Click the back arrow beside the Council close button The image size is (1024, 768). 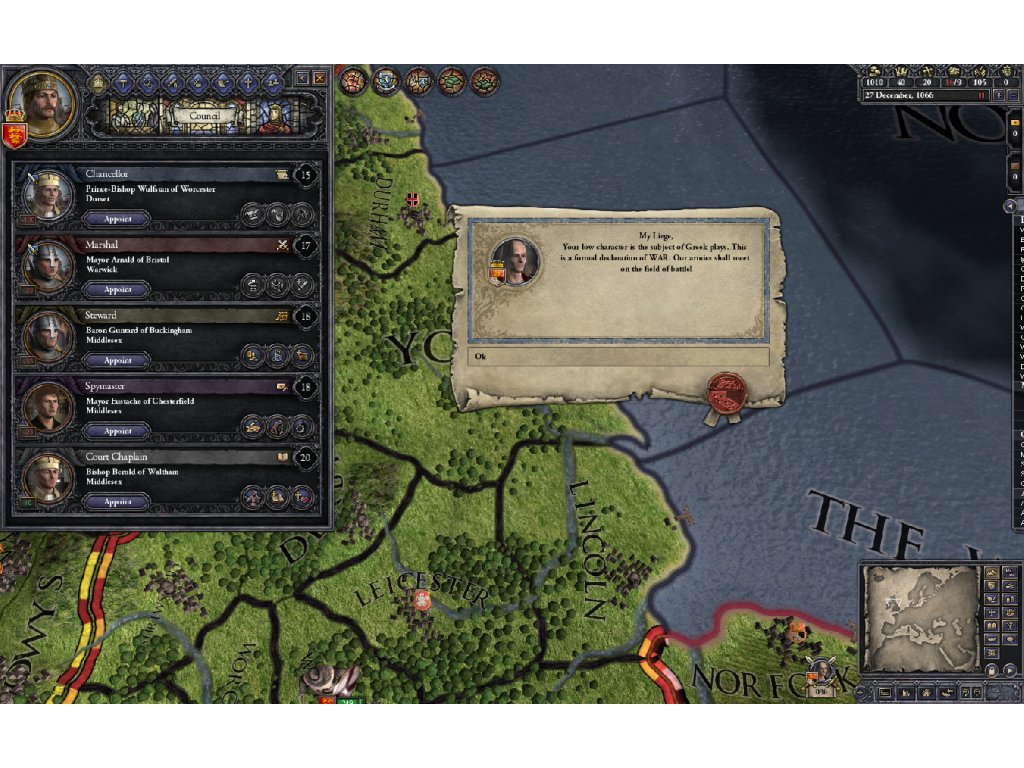click(302, 78)
